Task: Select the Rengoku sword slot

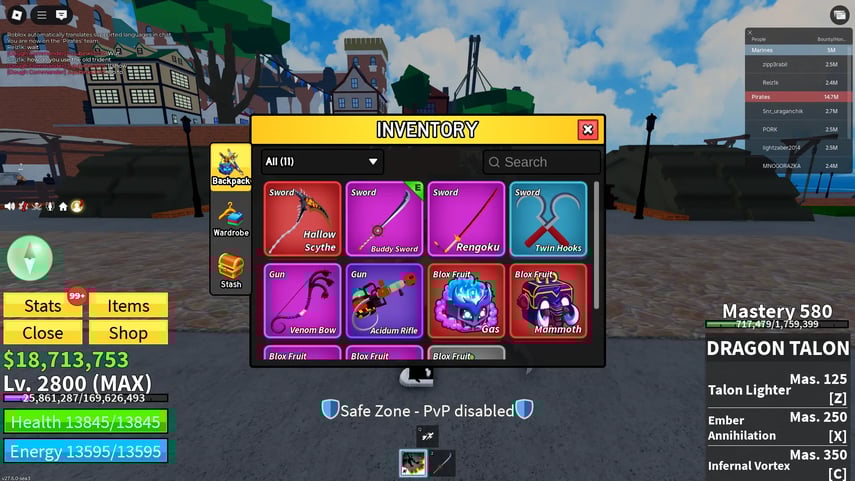Action: click(x=467, y=219)
